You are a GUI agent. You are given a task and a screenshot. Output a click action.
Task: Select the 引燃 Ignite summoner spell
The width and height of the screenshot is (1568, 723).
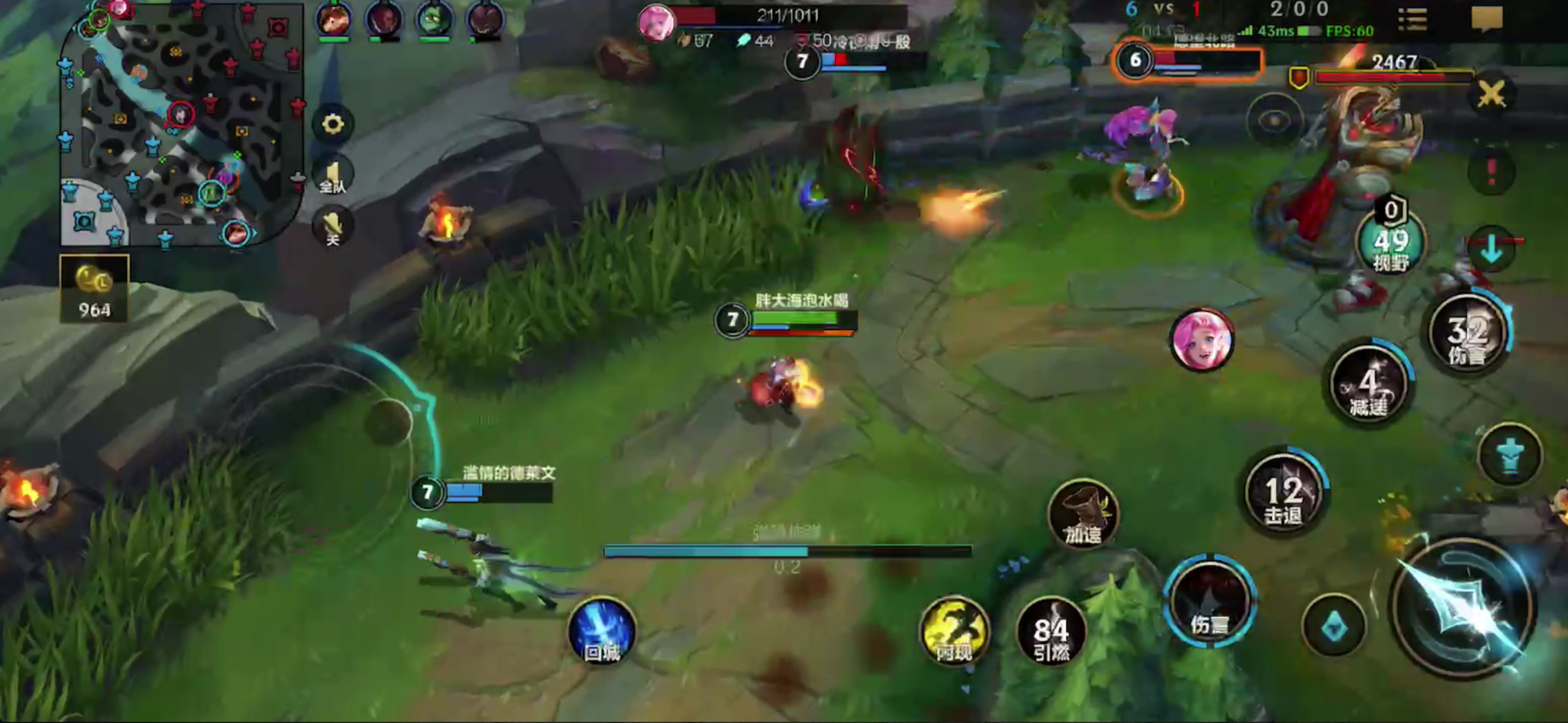click(1051, 632)
